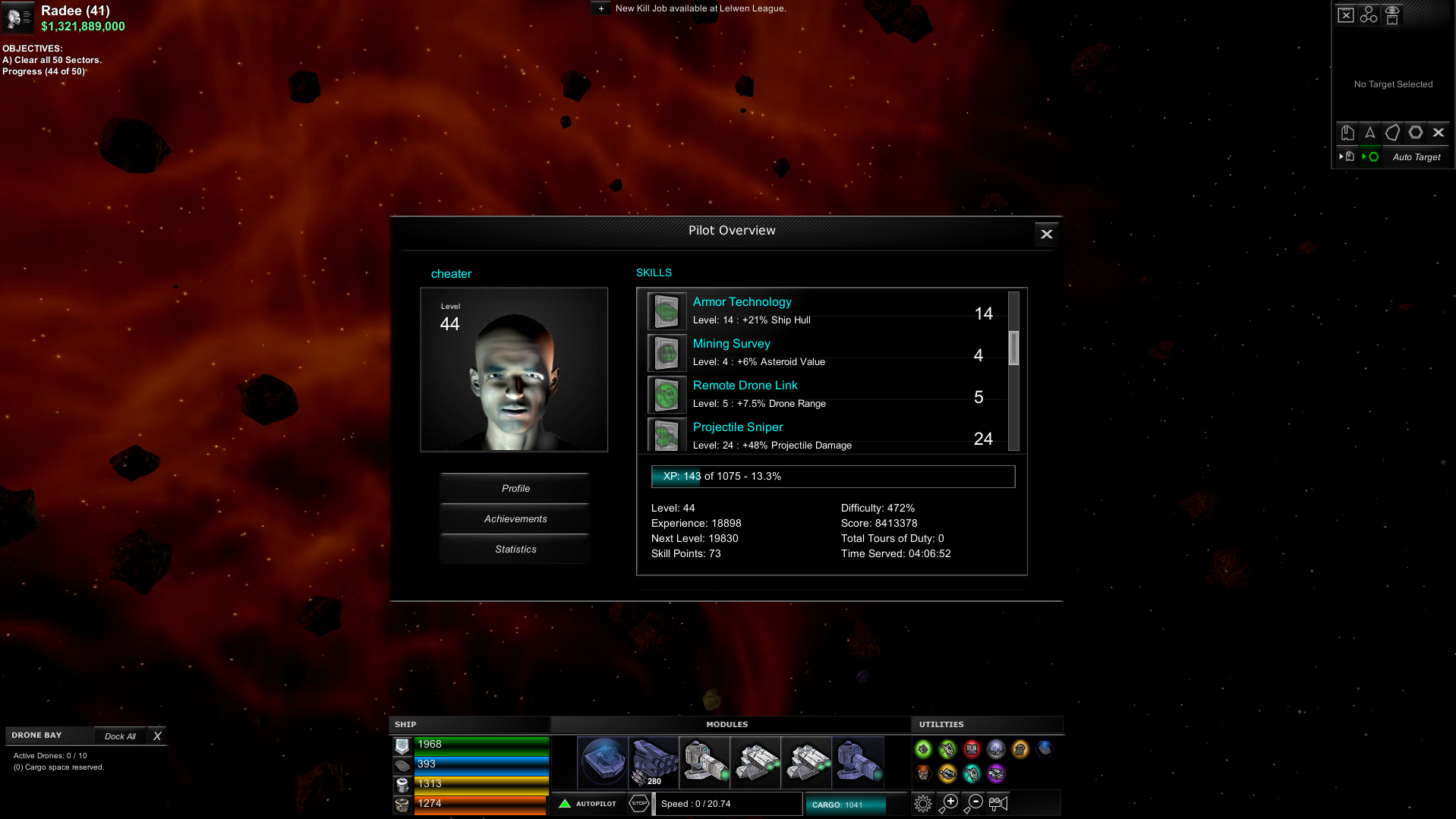Open the pilot Profile

coord(515,488)
